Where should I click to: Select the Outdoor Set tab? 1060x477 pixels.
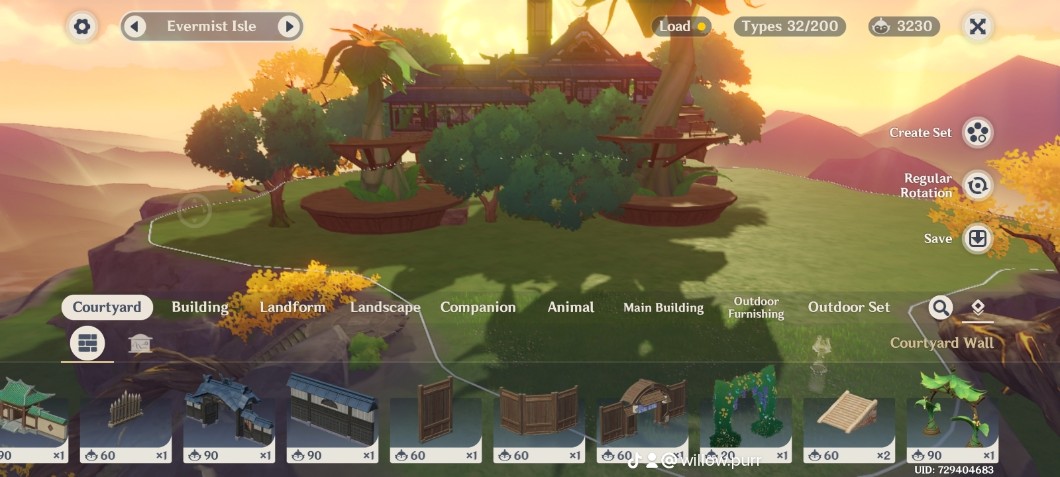tap(848, 307)
